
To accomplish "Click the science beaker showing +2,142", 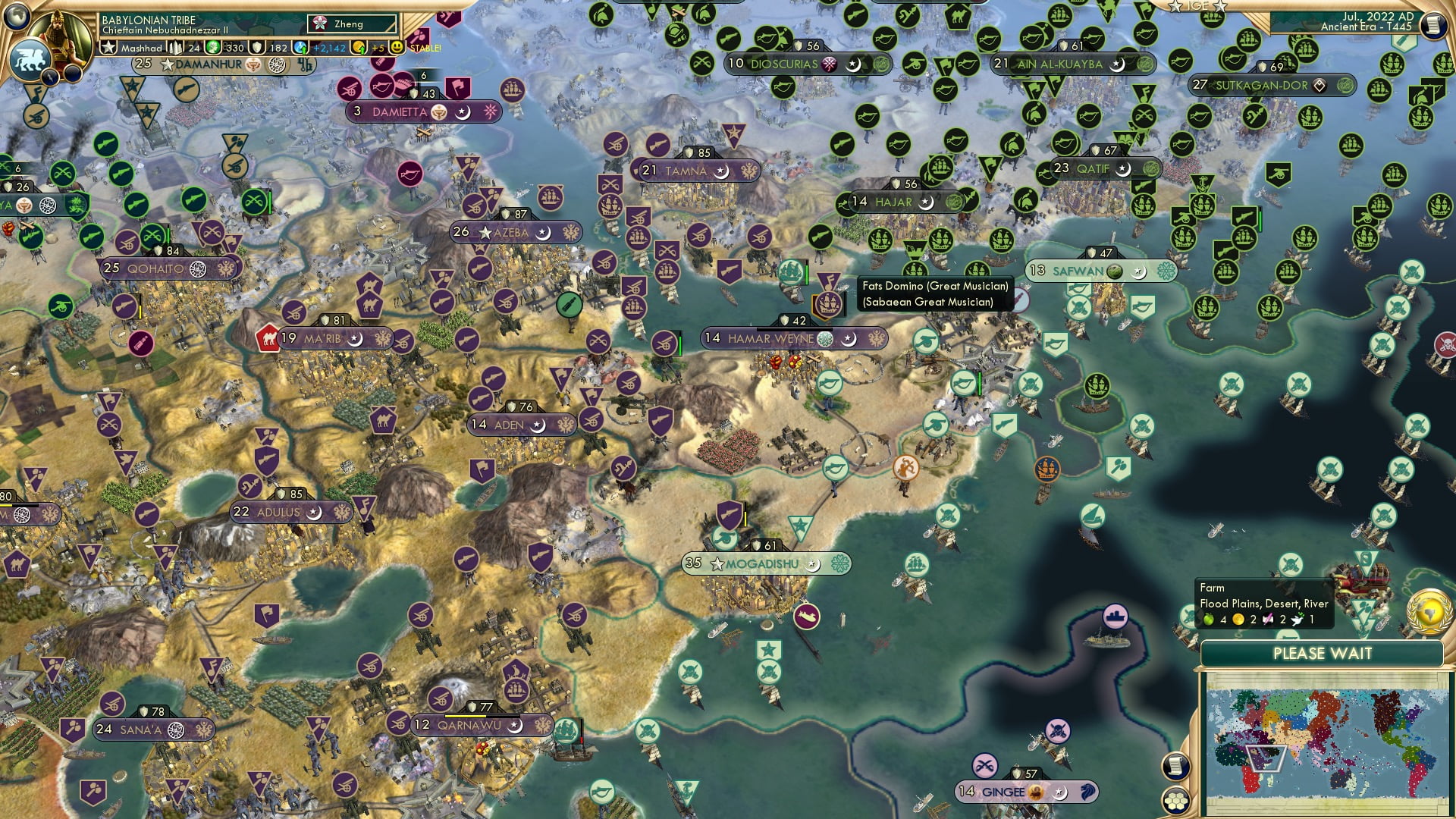I will (302, 47).
